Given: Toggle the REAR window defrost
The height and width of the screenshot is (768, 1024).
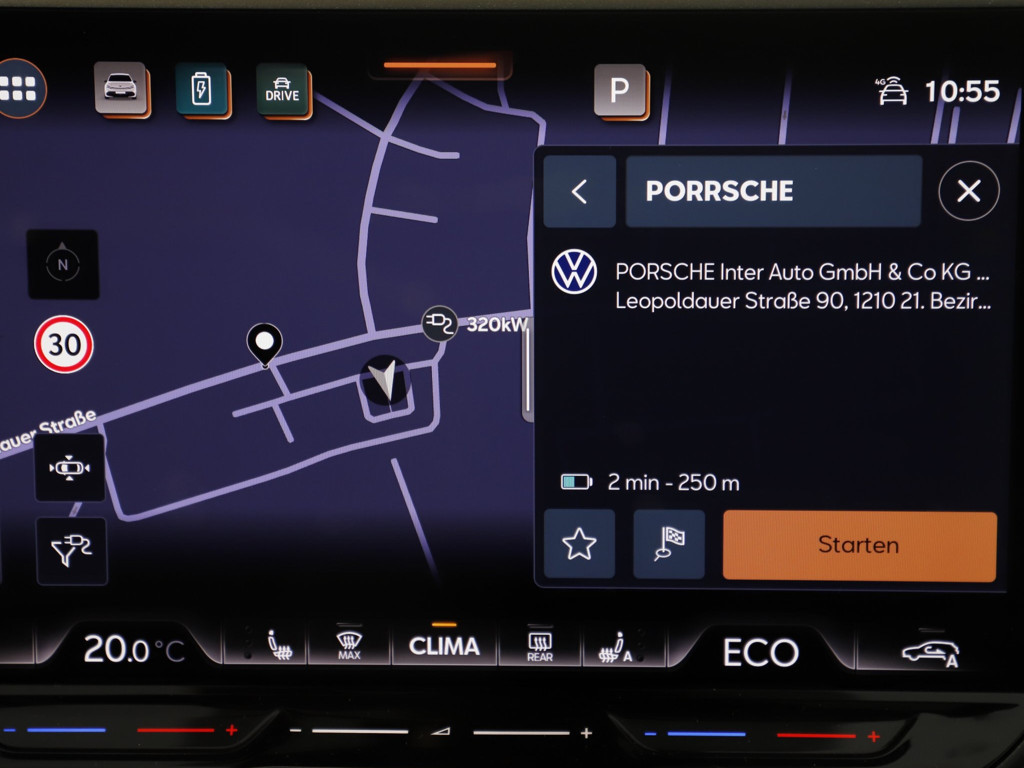Looking at the screenshot, I should tap(540, 647).
